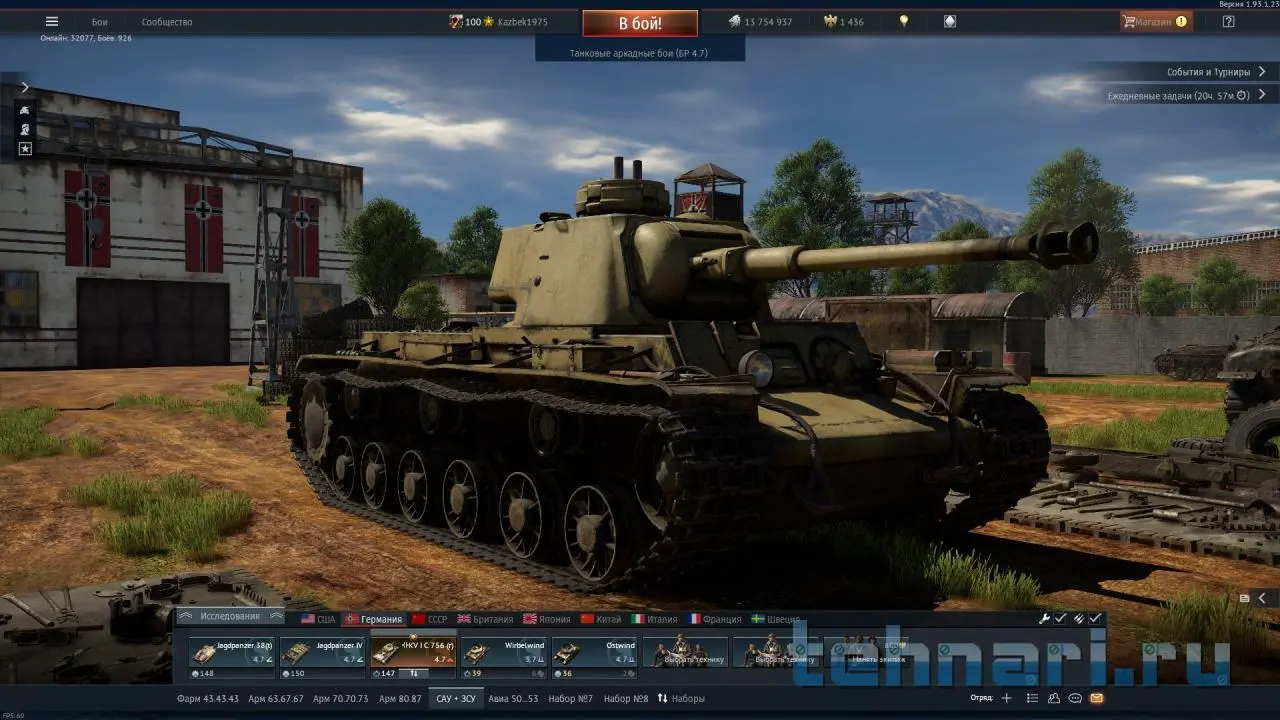Open the Наборы presets list

(681, 698)
